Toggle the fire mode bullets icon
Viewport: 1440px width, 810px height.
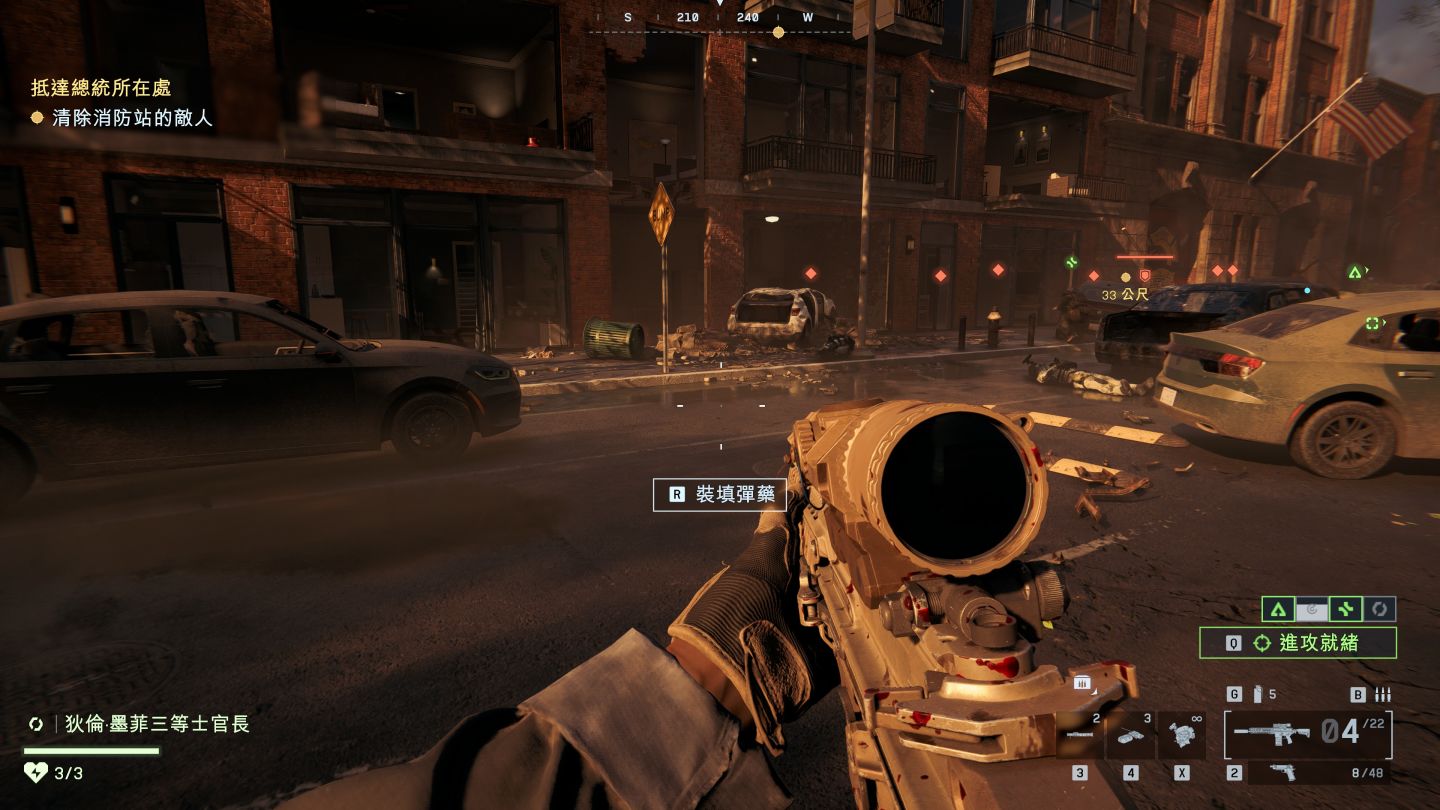pos(1384,694)
